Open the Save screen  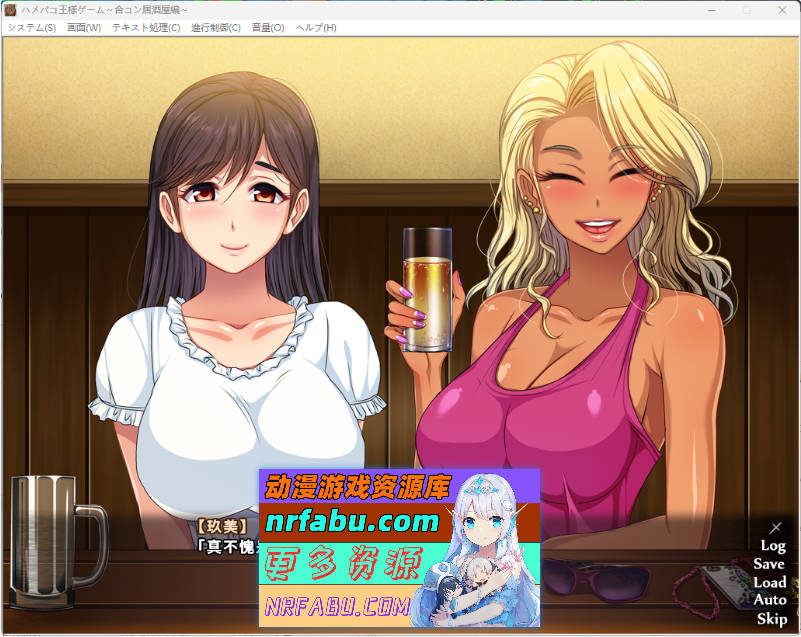pos(769,564)
